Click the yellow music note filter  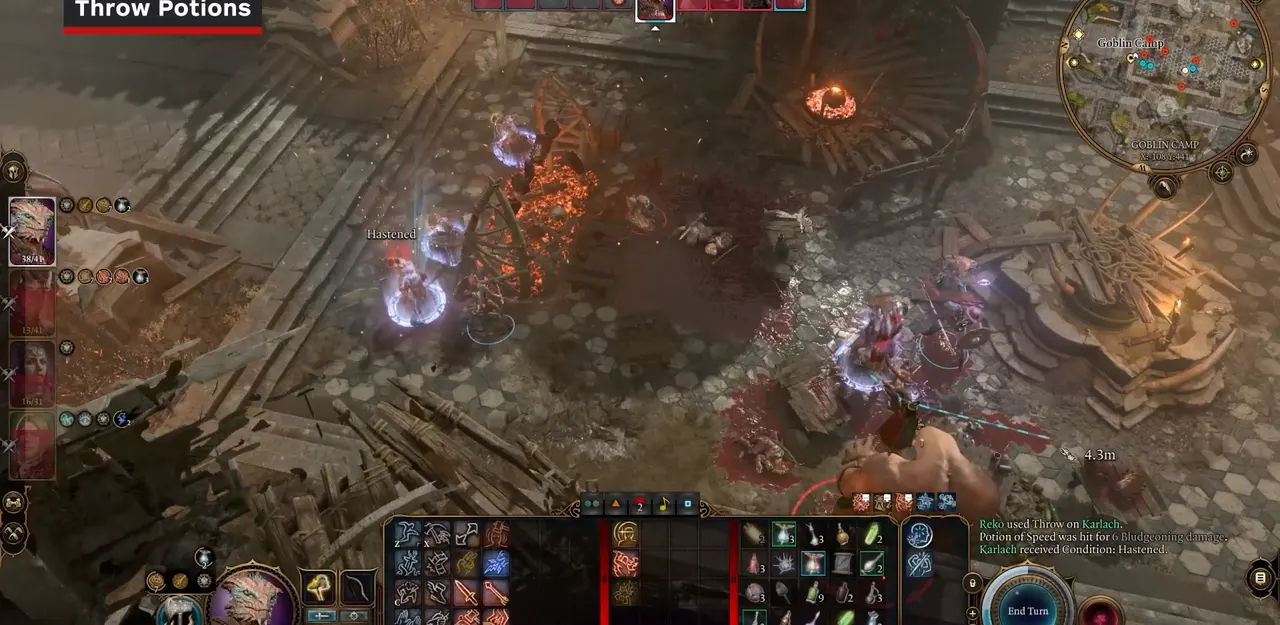[663, 505]
